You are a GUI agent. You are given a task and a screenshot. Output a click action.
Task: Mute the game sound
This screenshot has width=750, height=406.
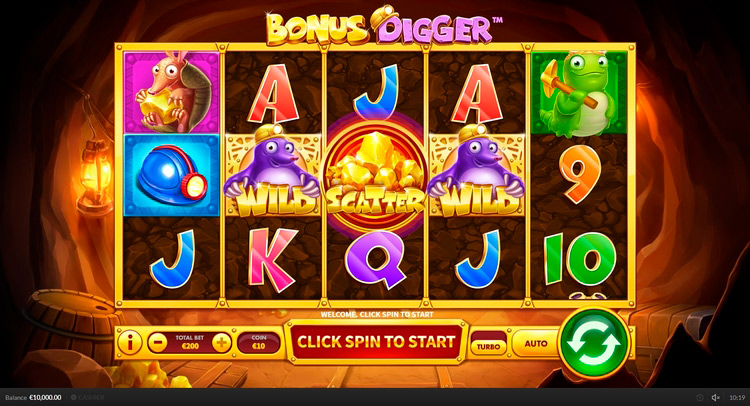point(715,398)
